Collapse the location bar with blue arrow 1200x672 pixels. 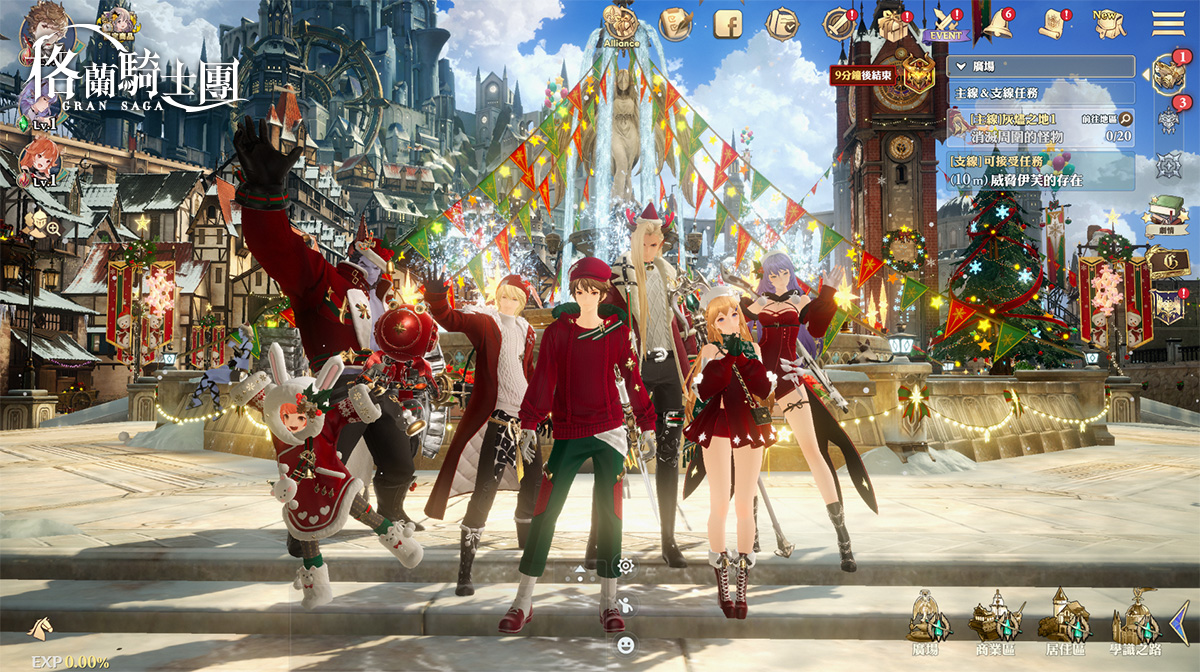pos(1180,620)
